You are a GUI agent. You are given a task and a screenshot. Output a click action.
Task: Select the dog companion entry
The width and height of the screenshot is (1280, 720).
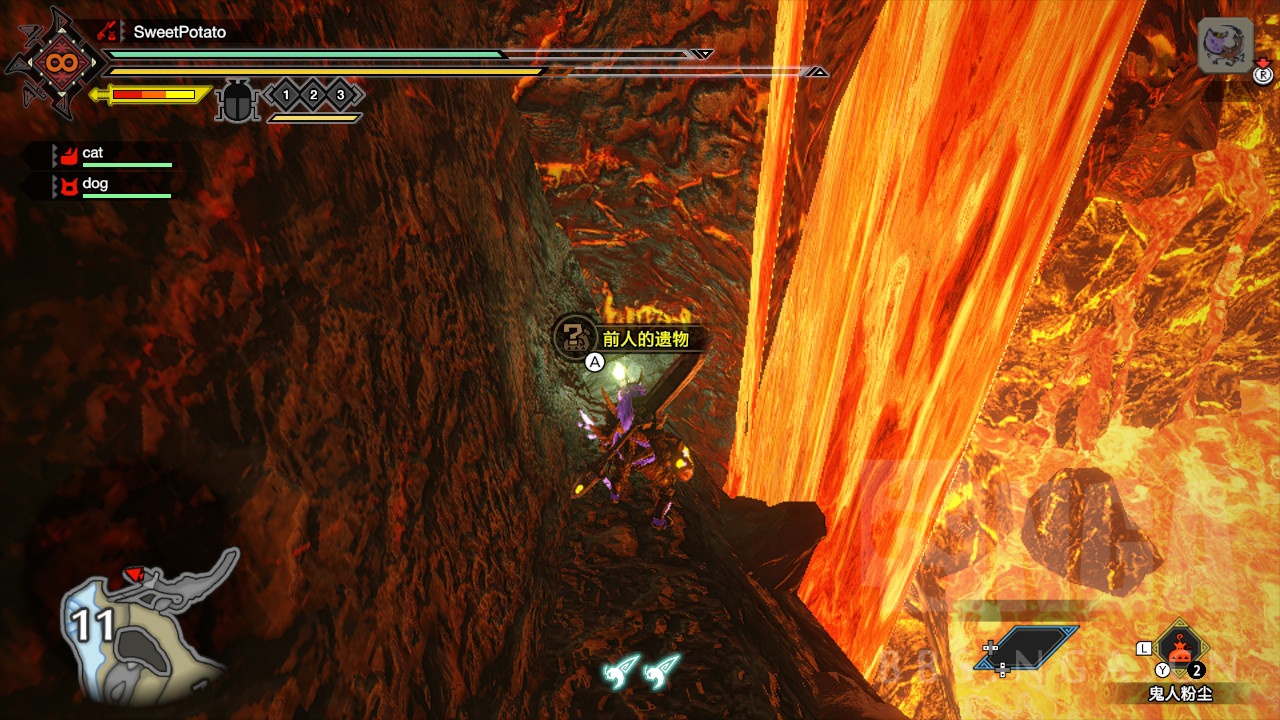pos(95,184)
